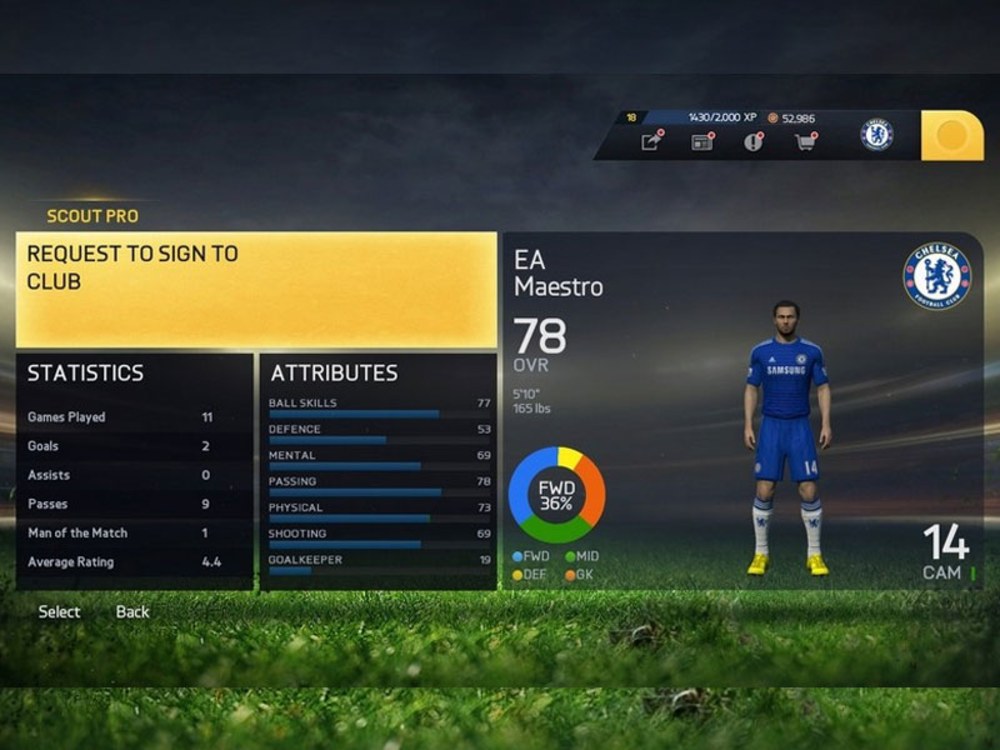The image size is (1000, 750).
Task: Click the Select option
Action: (x=59, y=612)
